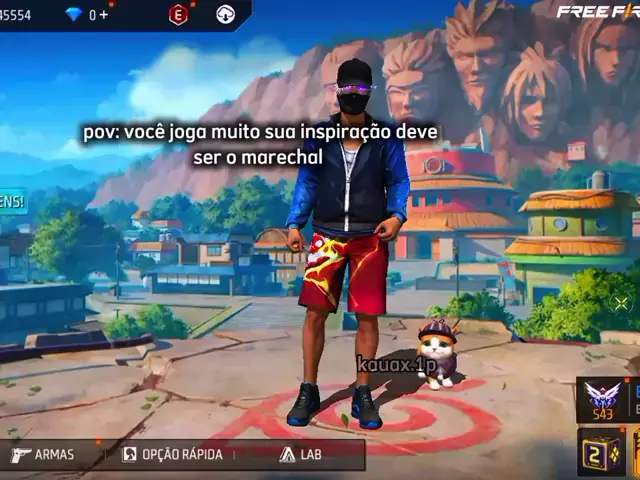Viewport: 640px width, 480px height.
Task: Open the Armas weapons menu
Action: tap(44, 454)
